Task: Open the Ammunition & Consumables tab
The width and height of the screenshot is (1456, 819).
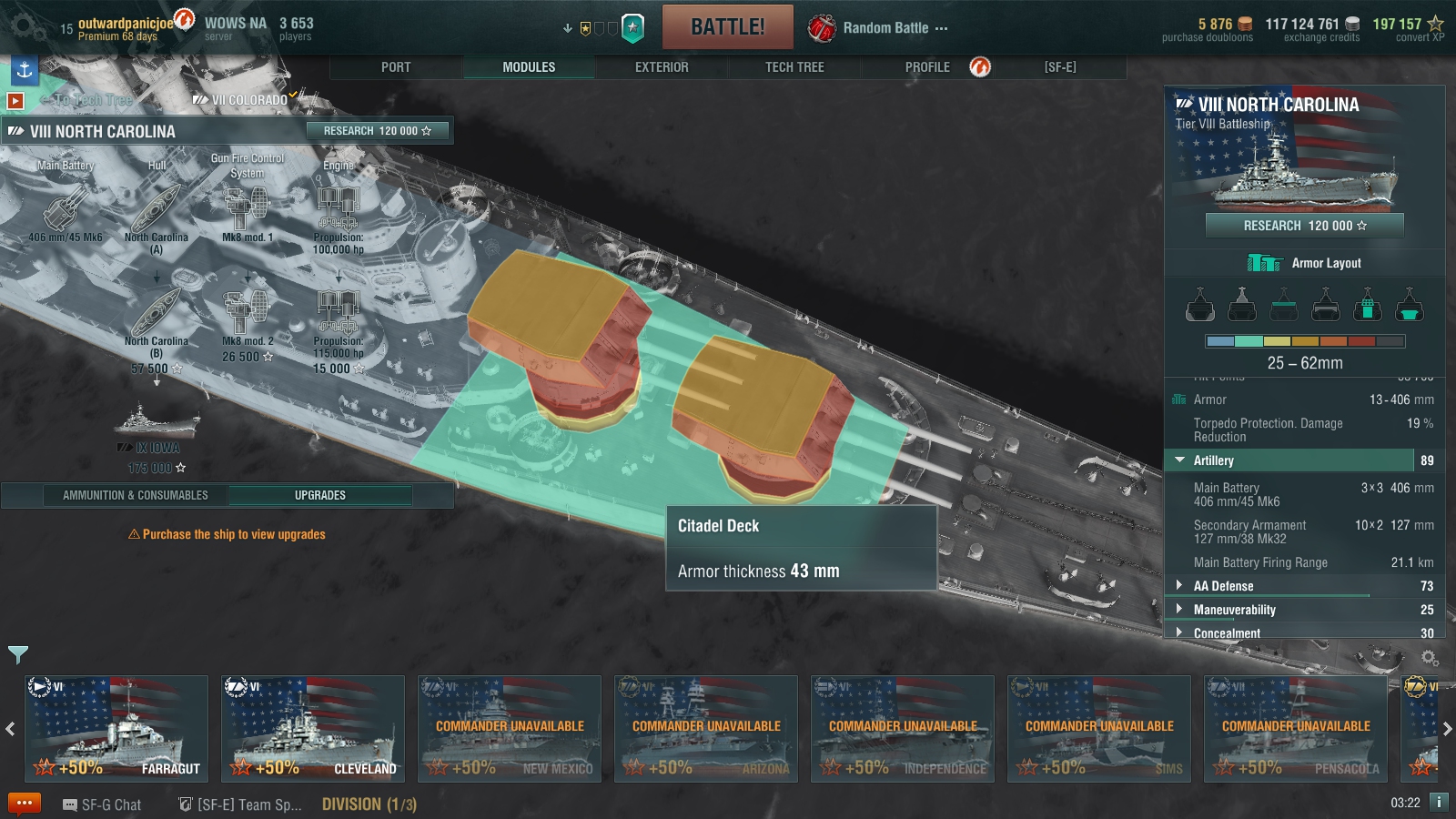Action: pos(136,495)
